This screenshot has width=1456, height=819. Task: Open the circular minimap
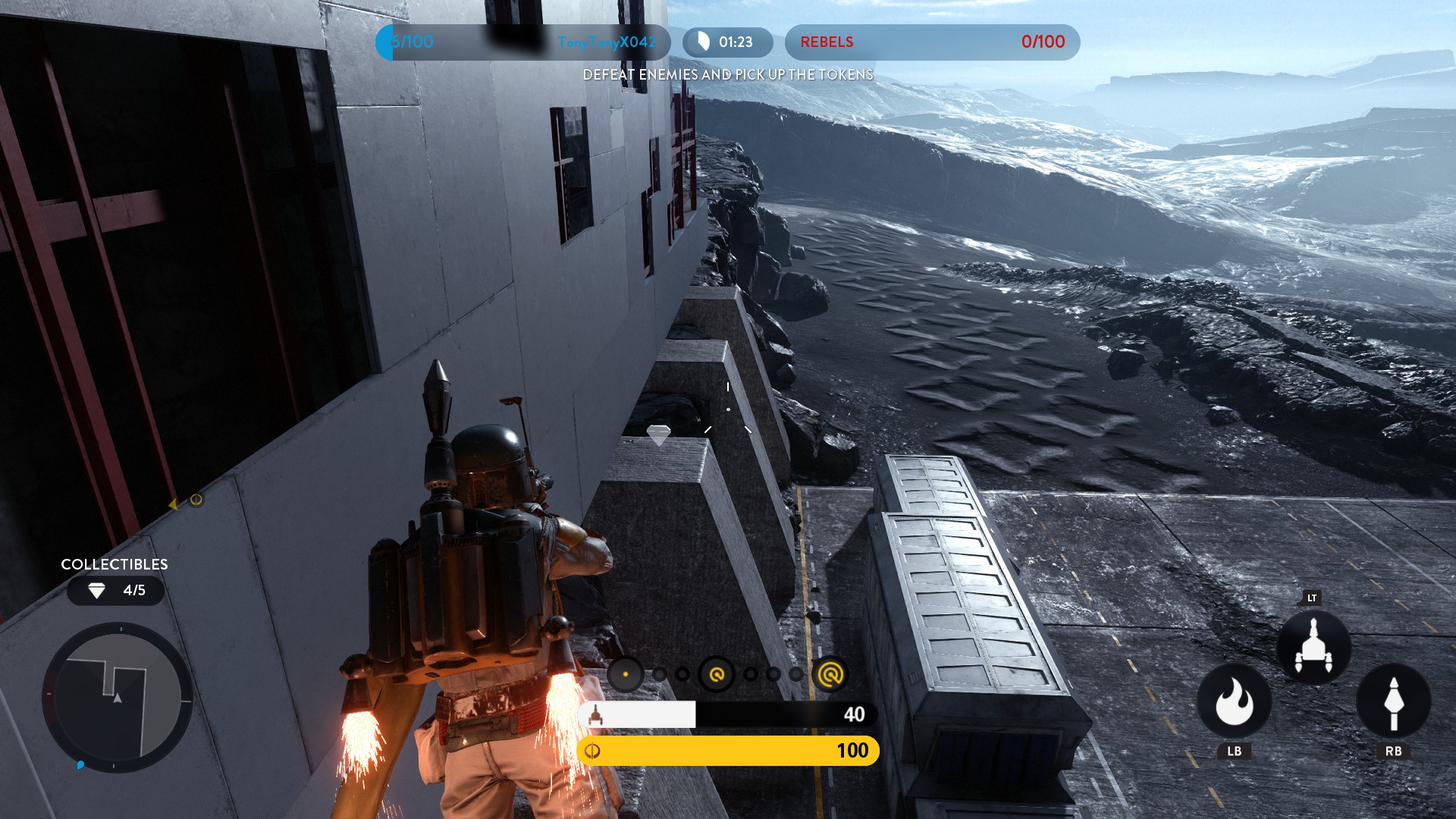click(x=118, y=698)
